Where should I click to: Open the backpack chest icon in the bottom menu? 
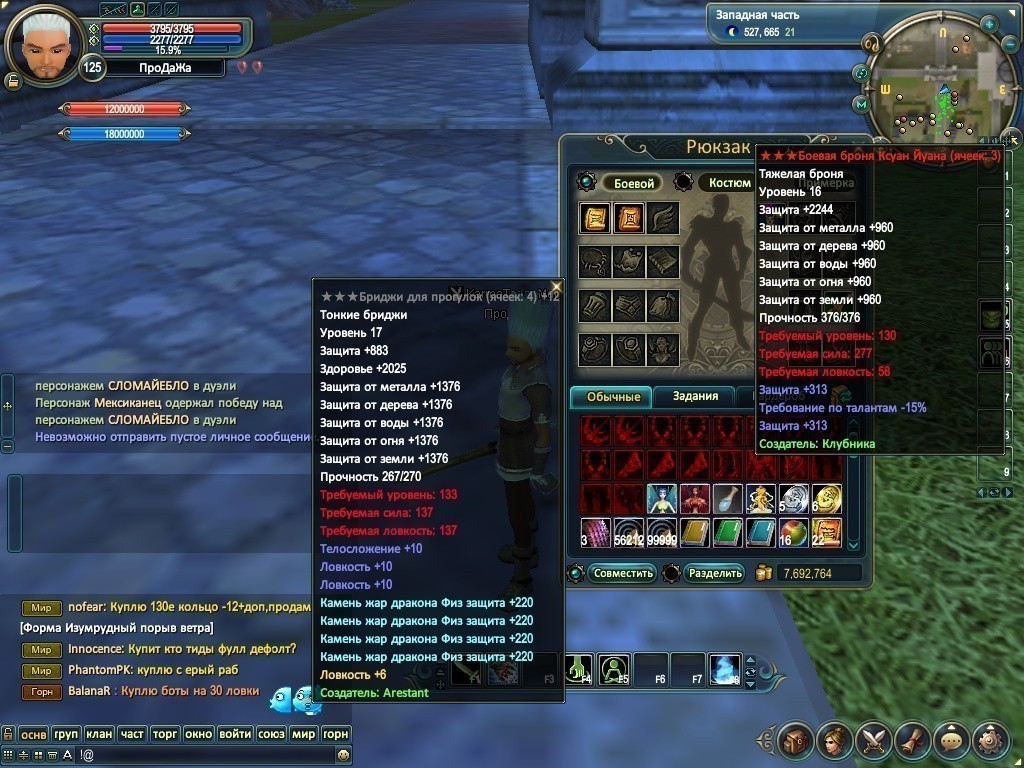[x=795, y=740]
